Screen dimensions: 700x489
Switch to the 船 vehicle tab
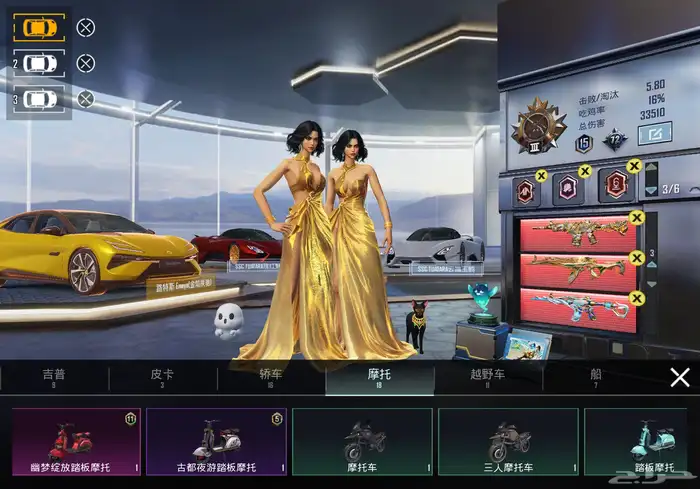pyautogui.click(x=596, y=377)
